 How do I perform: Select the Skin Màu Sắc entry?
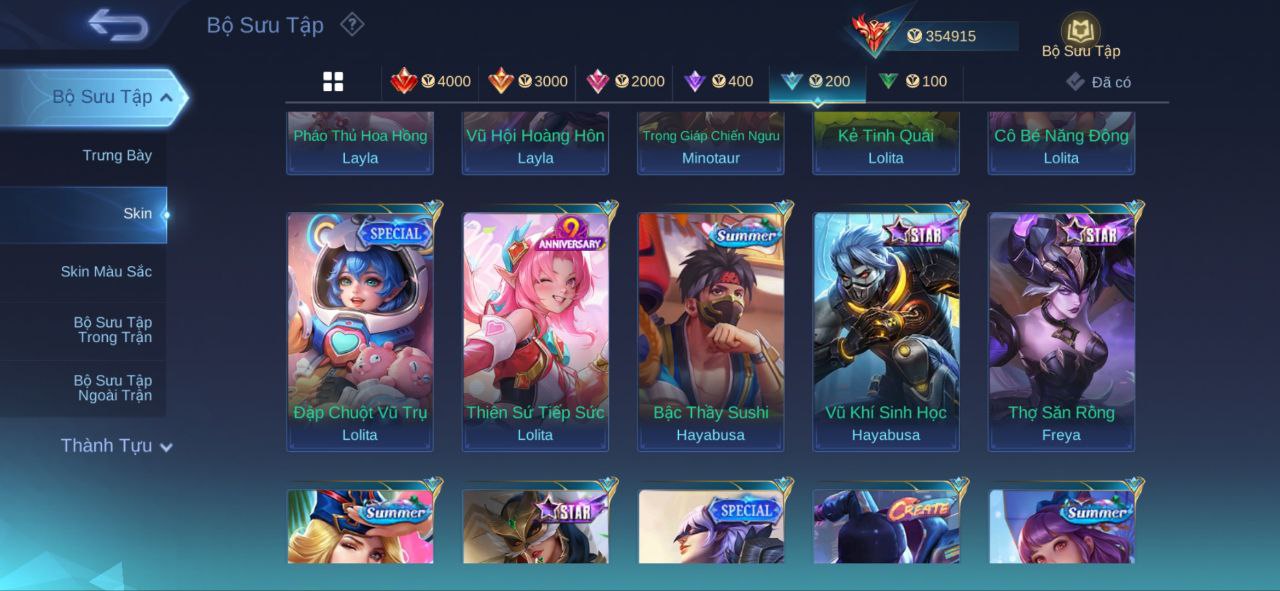(106, 271)
